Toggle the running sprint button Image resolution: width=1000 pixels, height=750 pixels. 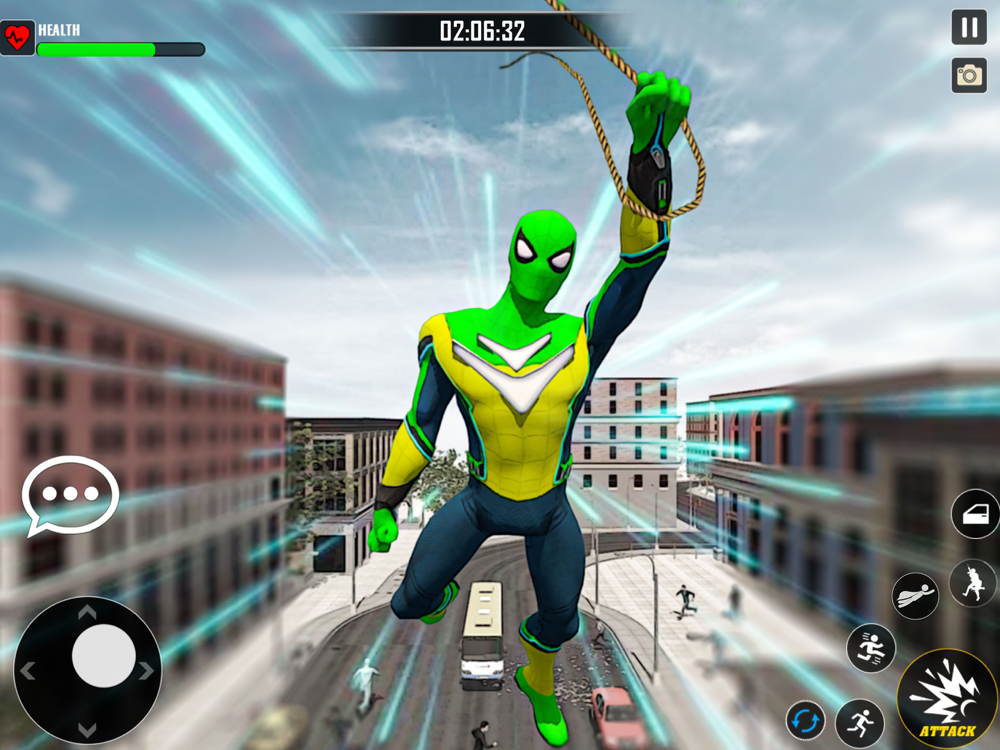(x=859, y=720)
